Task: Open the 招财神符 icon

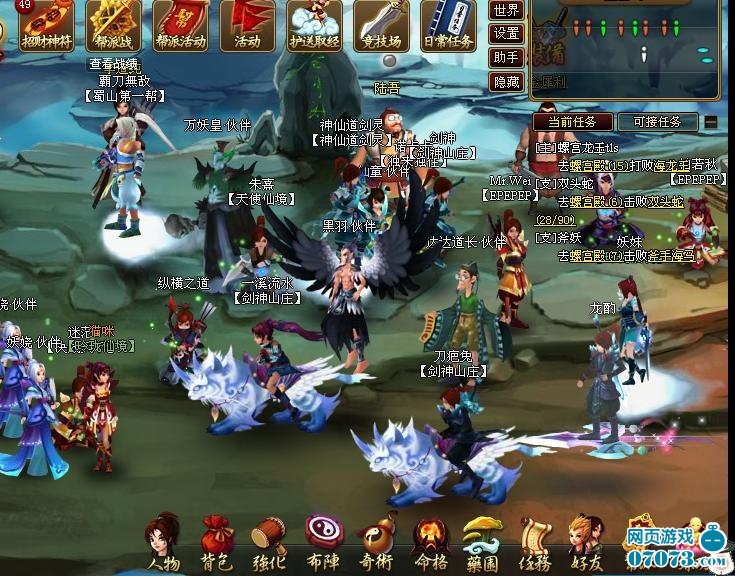Action: (46, 24)
